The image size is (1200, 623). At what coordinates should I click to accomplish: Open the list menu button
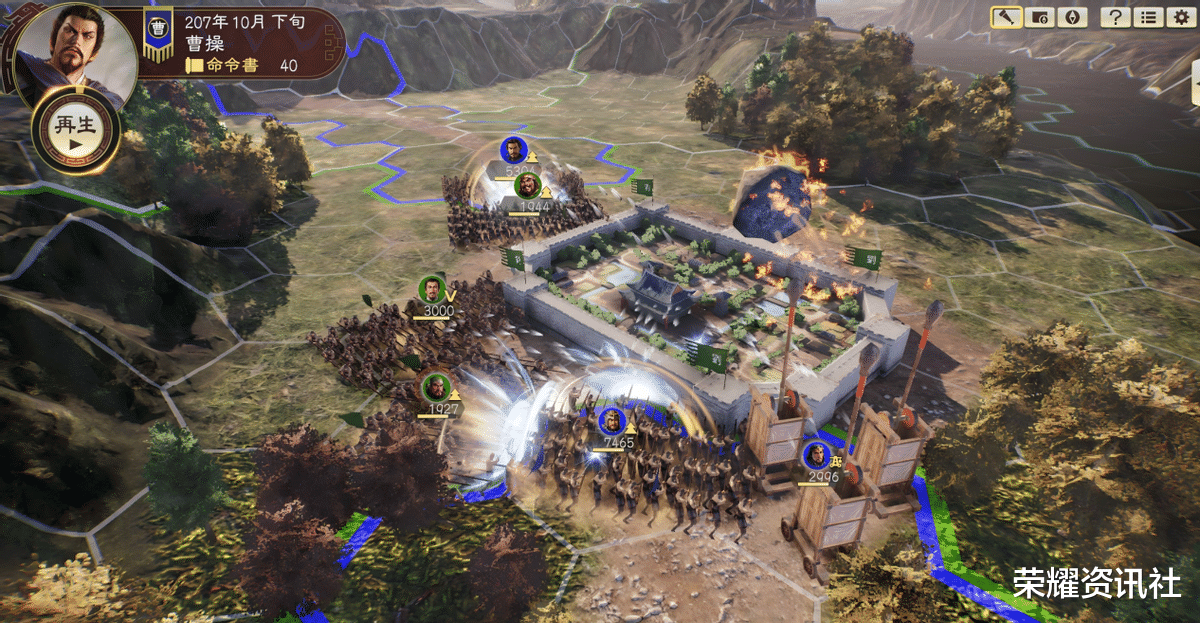(x=1147, y=17)
